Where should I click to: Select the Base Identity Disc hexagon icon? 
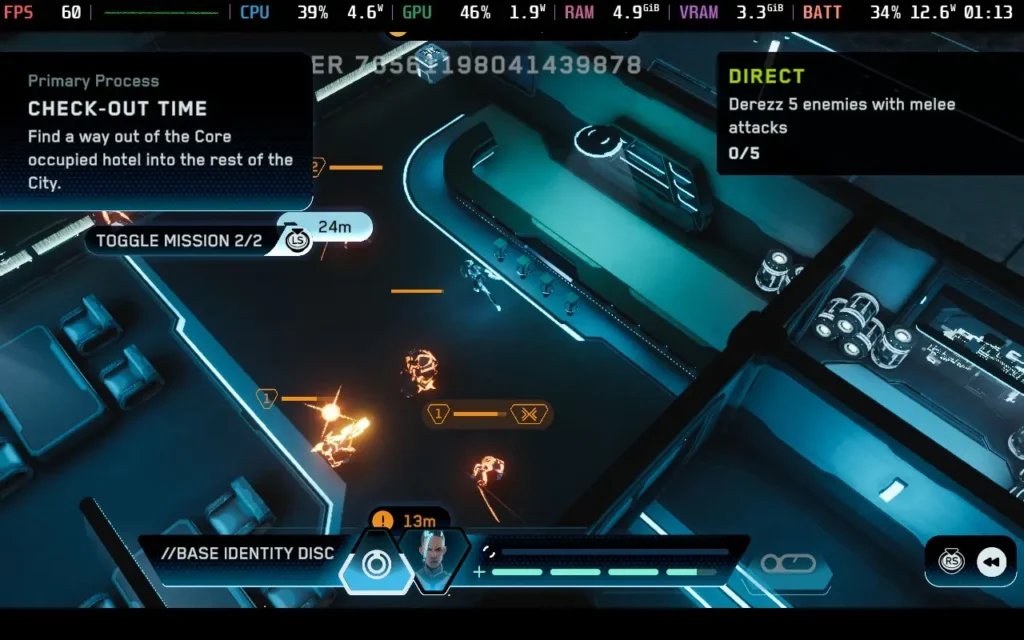pos(376,565)
